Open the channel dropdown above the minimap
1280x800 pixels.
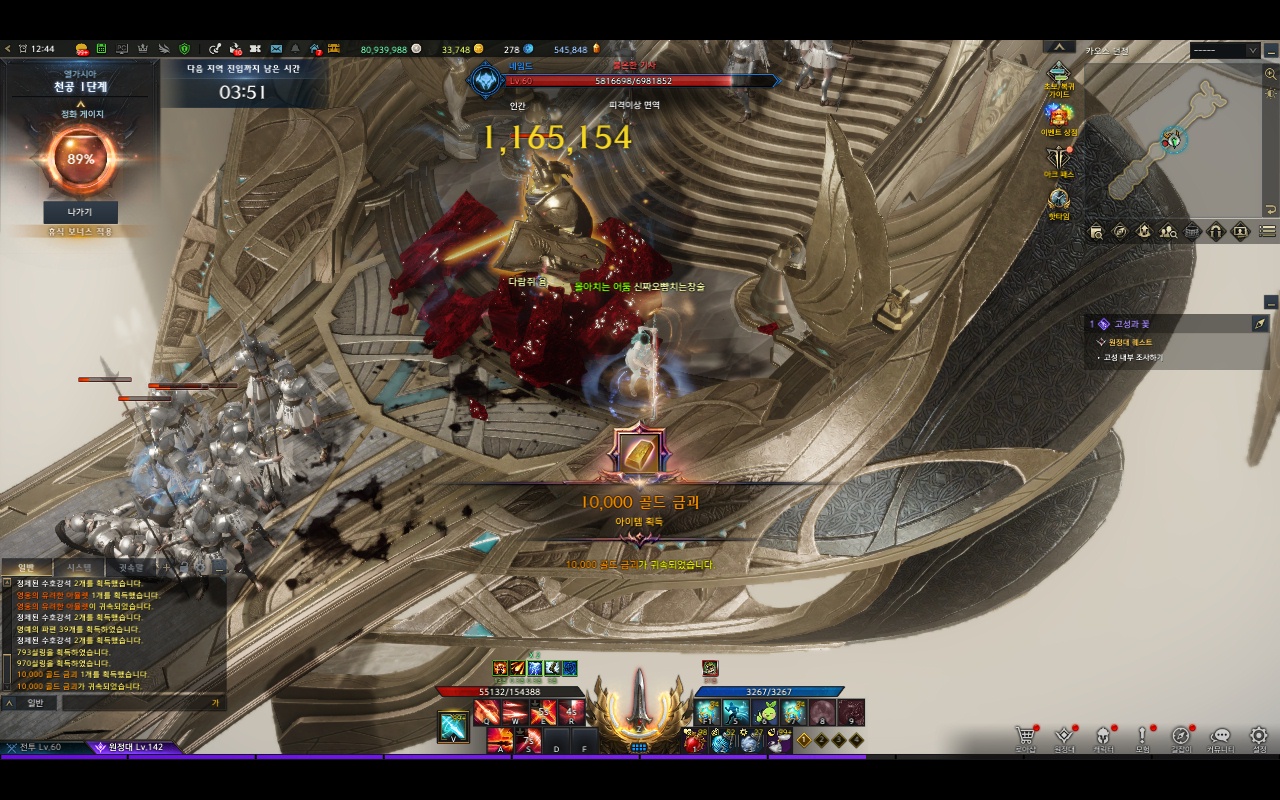tap(1224, 50)
